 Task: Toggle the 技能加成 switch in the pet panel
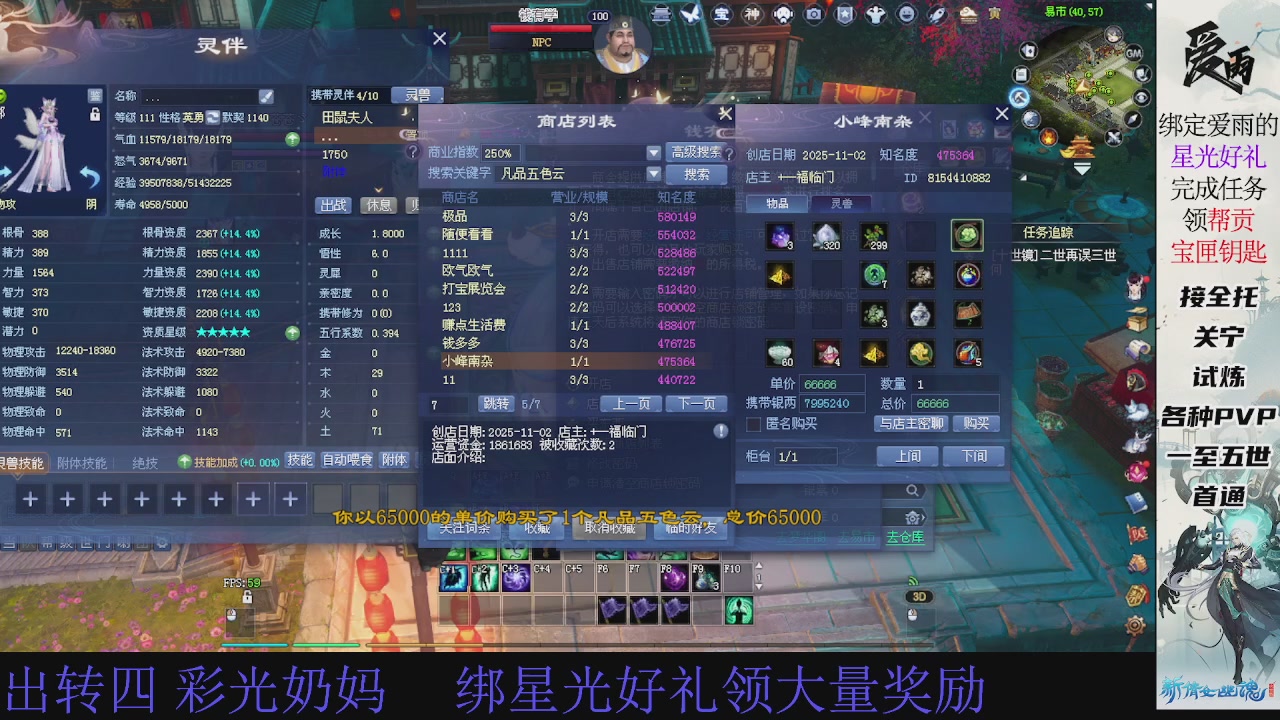click(x=184, y=461)
